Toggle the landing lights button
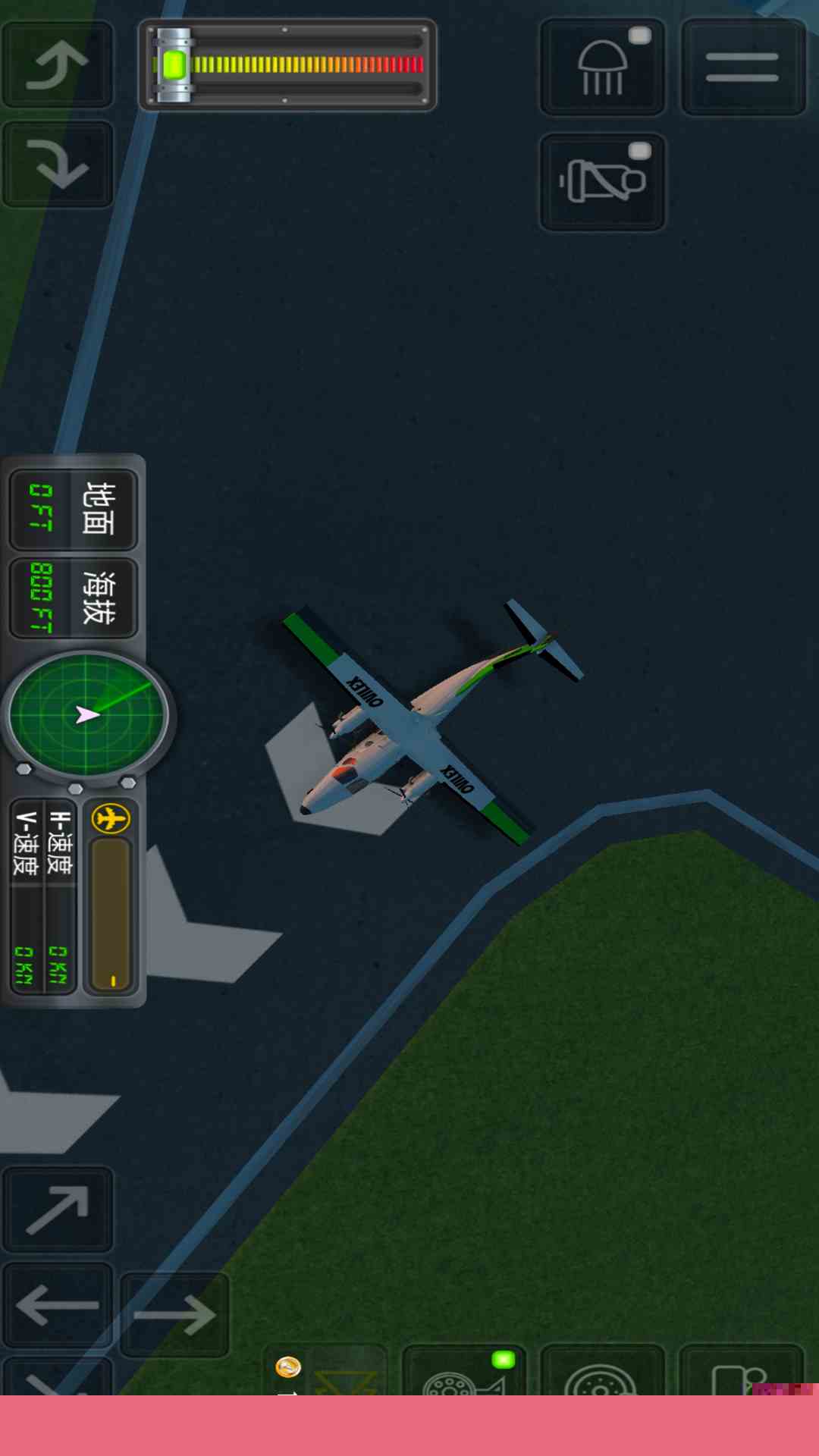 tap(602, 67)
